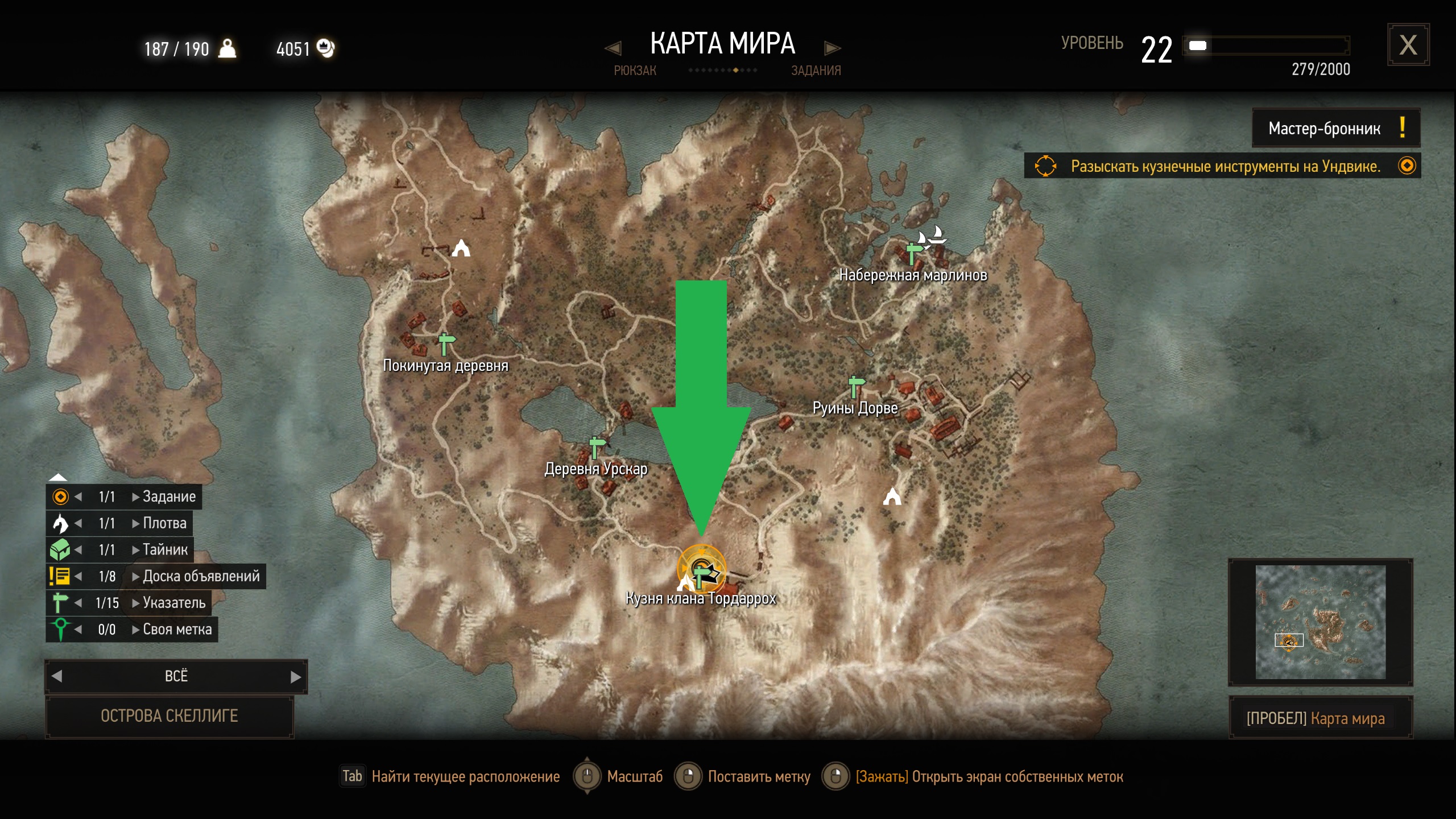Choose the Указатель legend entry
The width and height of the screenshot is (1456, 819).
click(x=173, y=603)
